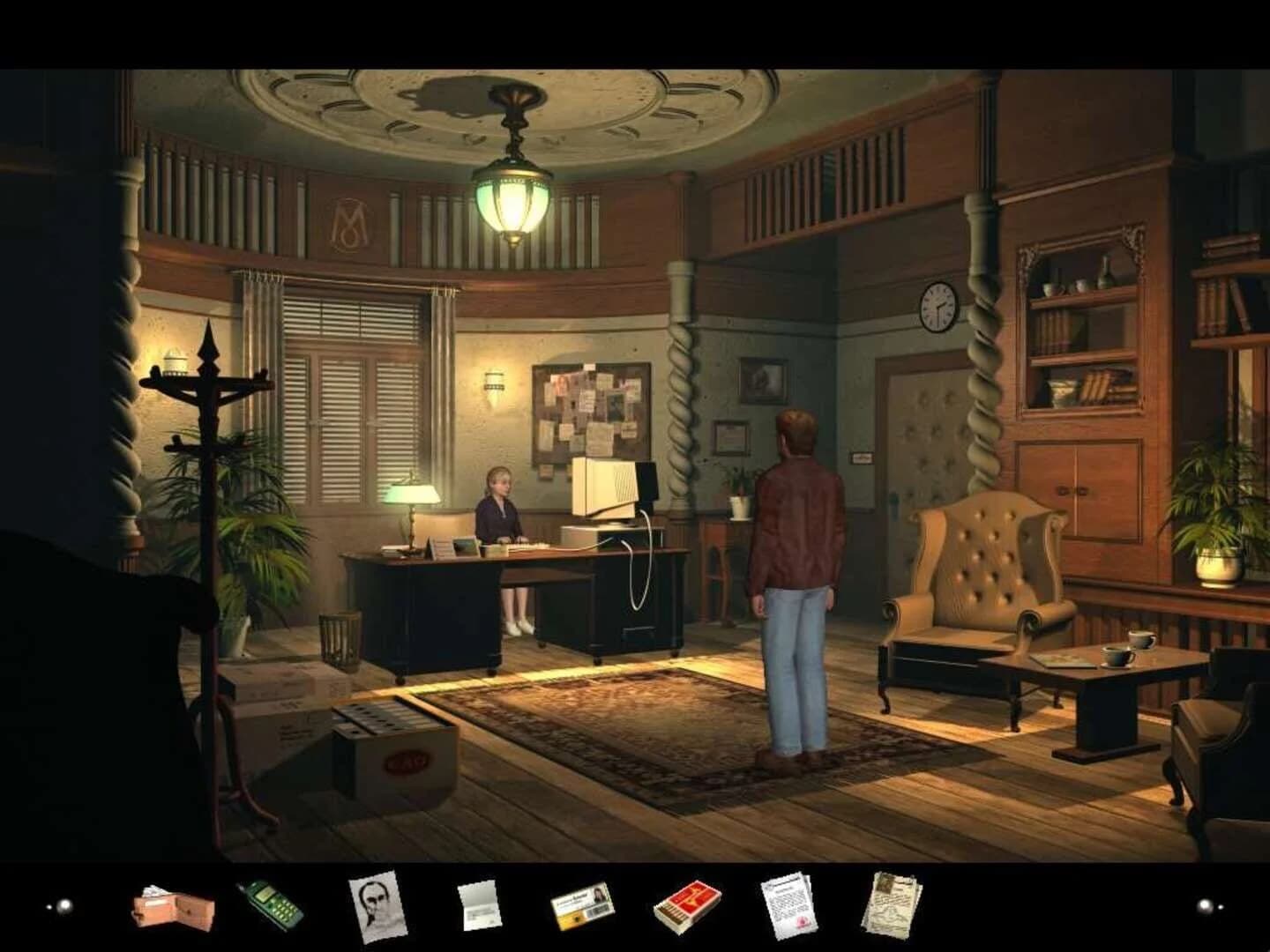Image resolution: width=1270 pixels, height=952 pixels.
Task: Check the wall clock above the door
Action: click(x=938, y=307)
